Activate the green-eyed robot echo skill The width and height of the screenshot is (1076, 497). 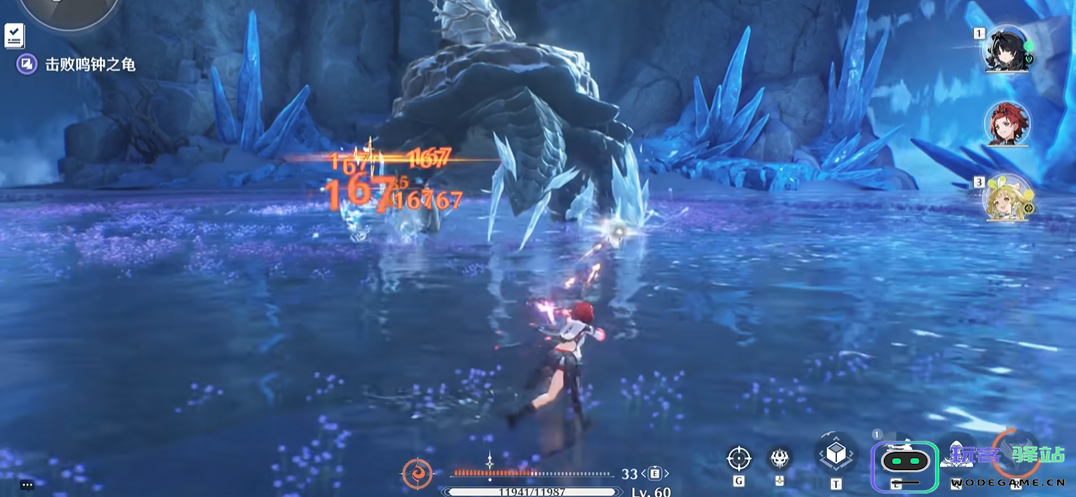pyautogui.click(x=904, y=464)
